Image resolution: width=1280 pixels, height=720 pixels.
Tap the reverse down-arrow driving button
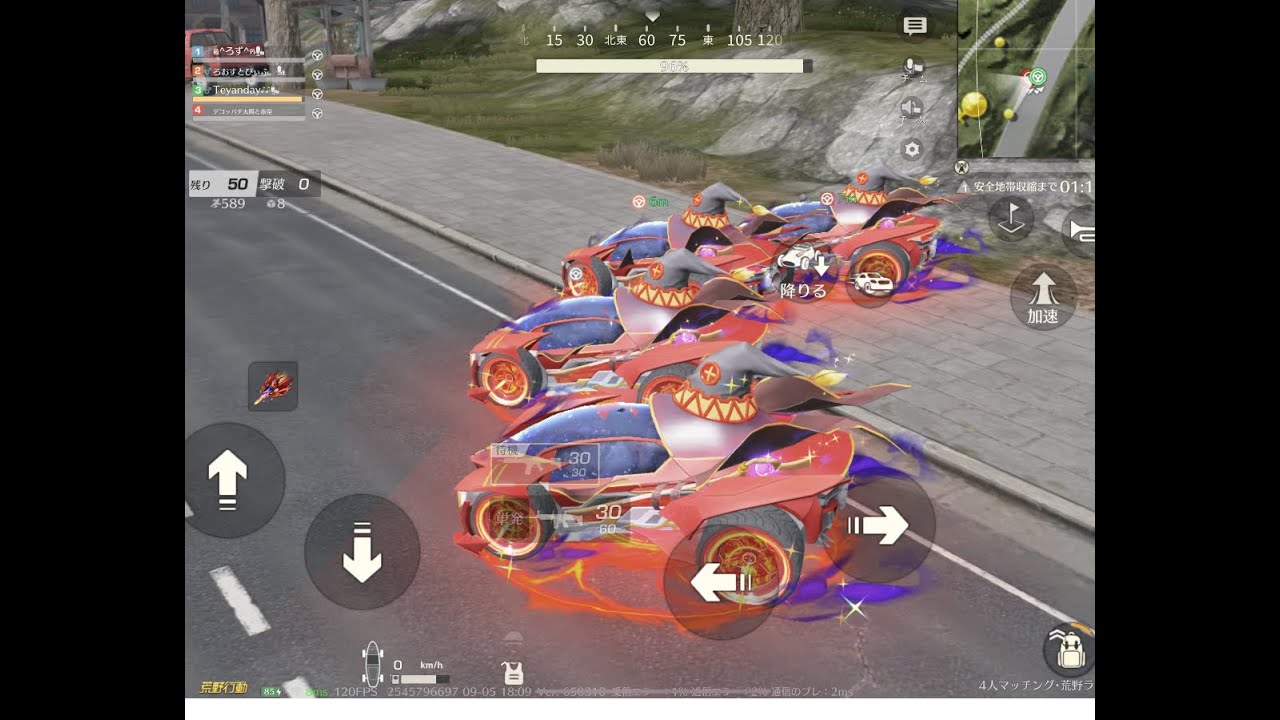point(361,552)
